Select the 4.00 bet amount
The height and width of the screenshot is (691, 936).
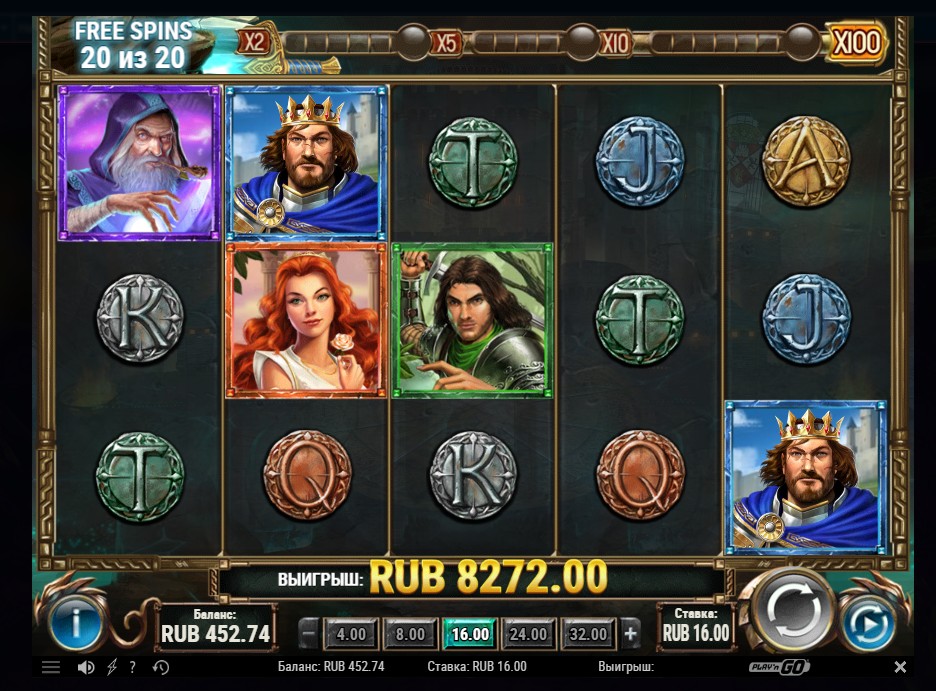coord(351,634)
